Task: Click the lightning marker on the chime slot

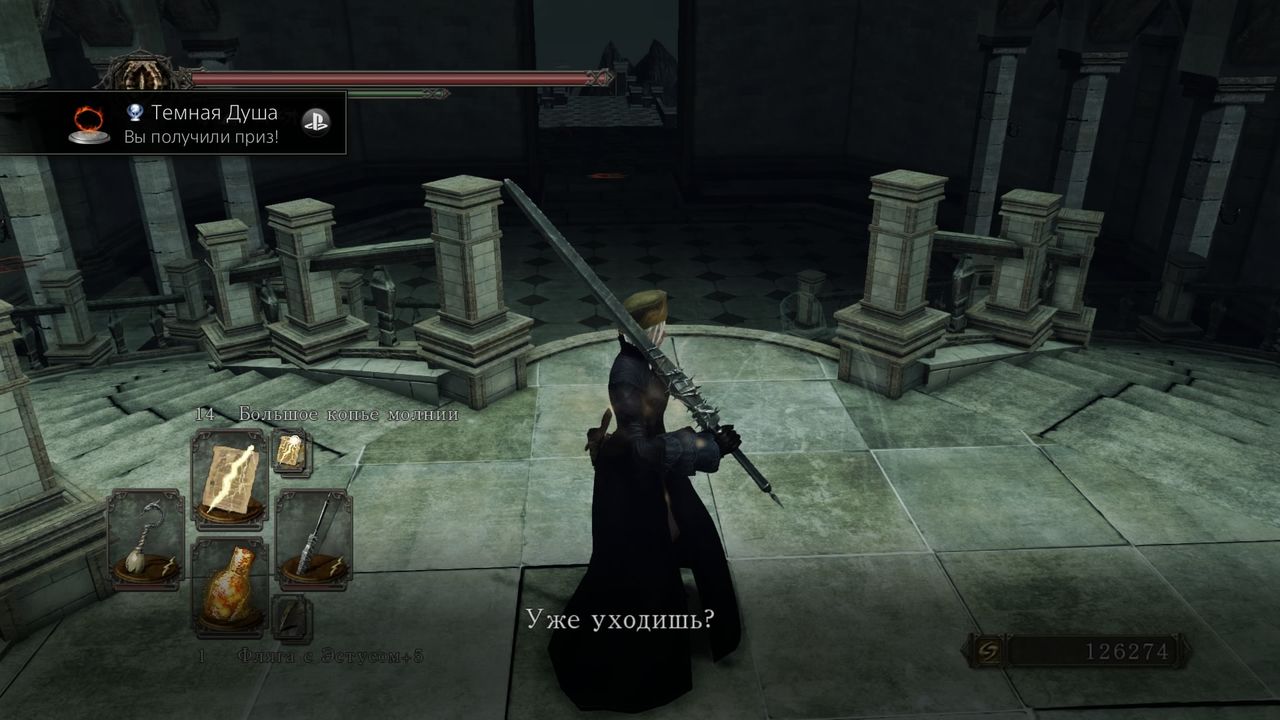Action: pyautogui.click(x=170, y=563)
